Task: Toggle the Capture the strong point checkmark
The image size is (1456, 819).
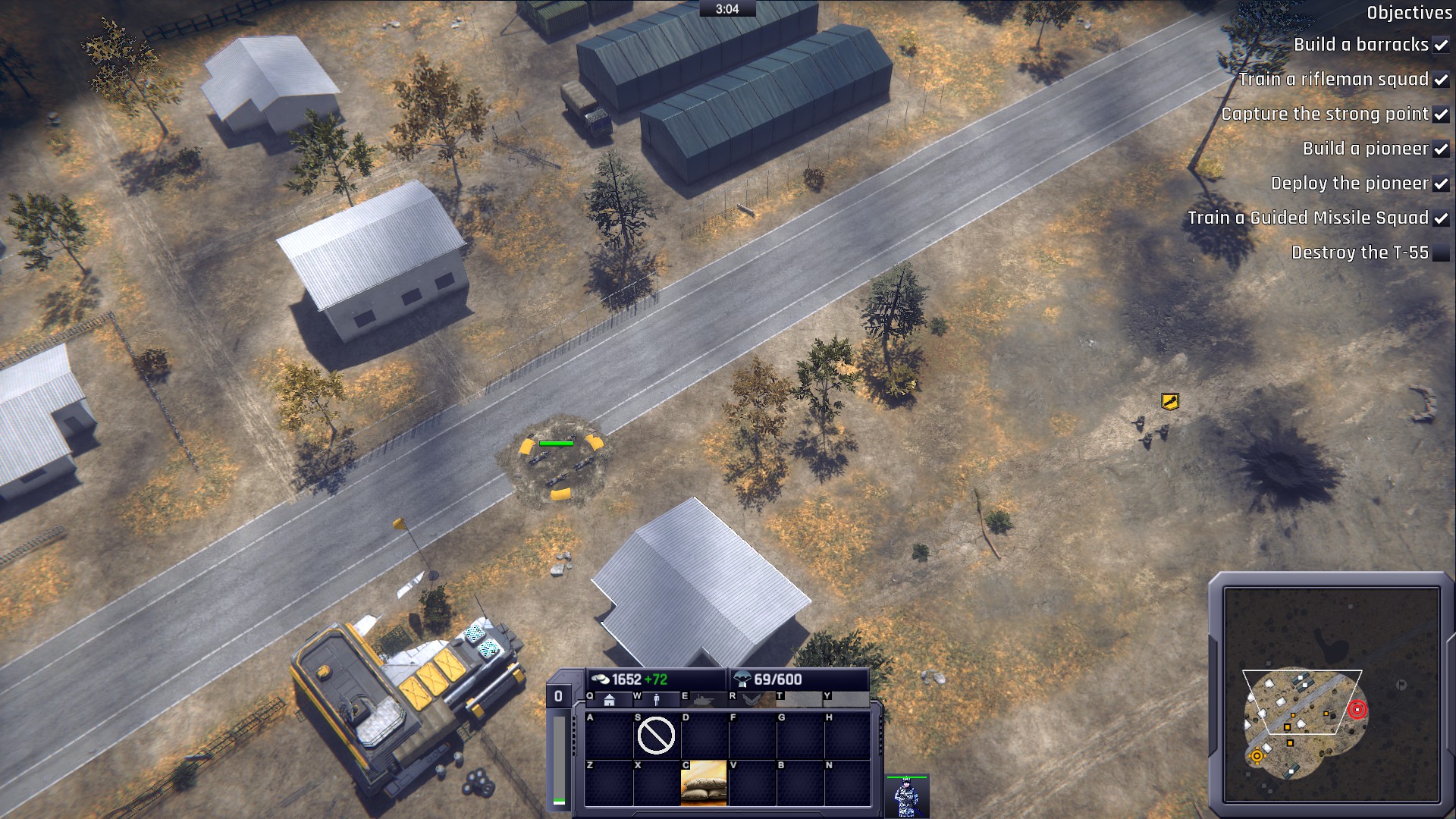Action: (x=1440, y=115)
